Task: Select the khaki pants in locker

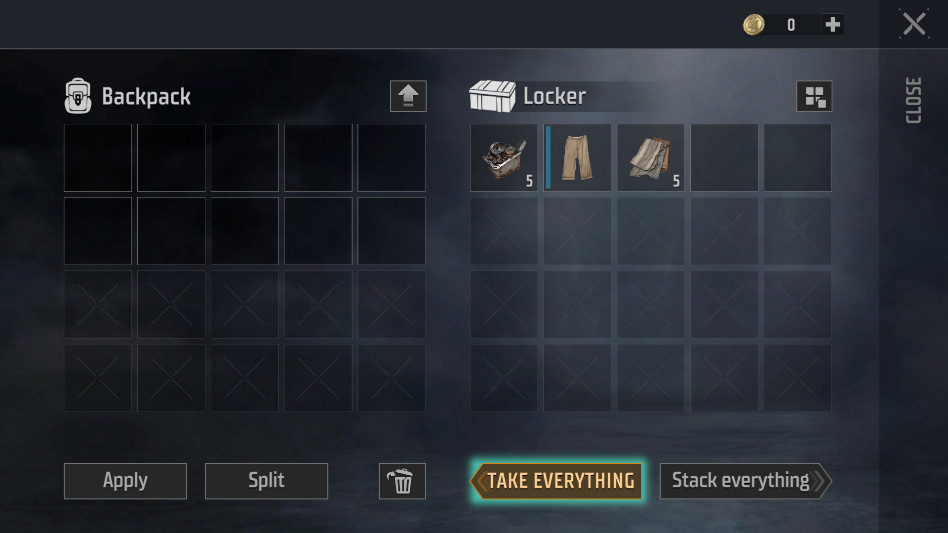Action: coord(578,158)
